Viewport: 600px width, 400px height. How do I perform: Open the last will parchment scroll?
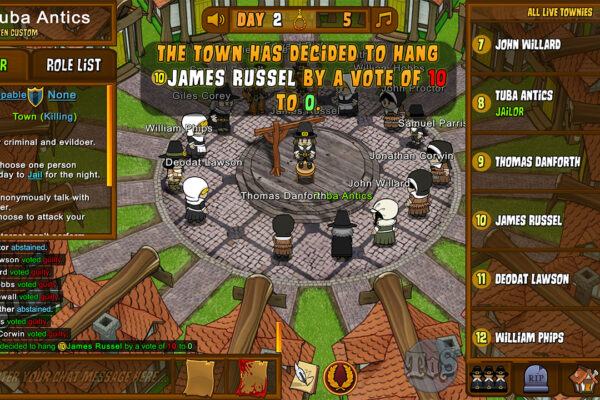[x=202, y=377]
